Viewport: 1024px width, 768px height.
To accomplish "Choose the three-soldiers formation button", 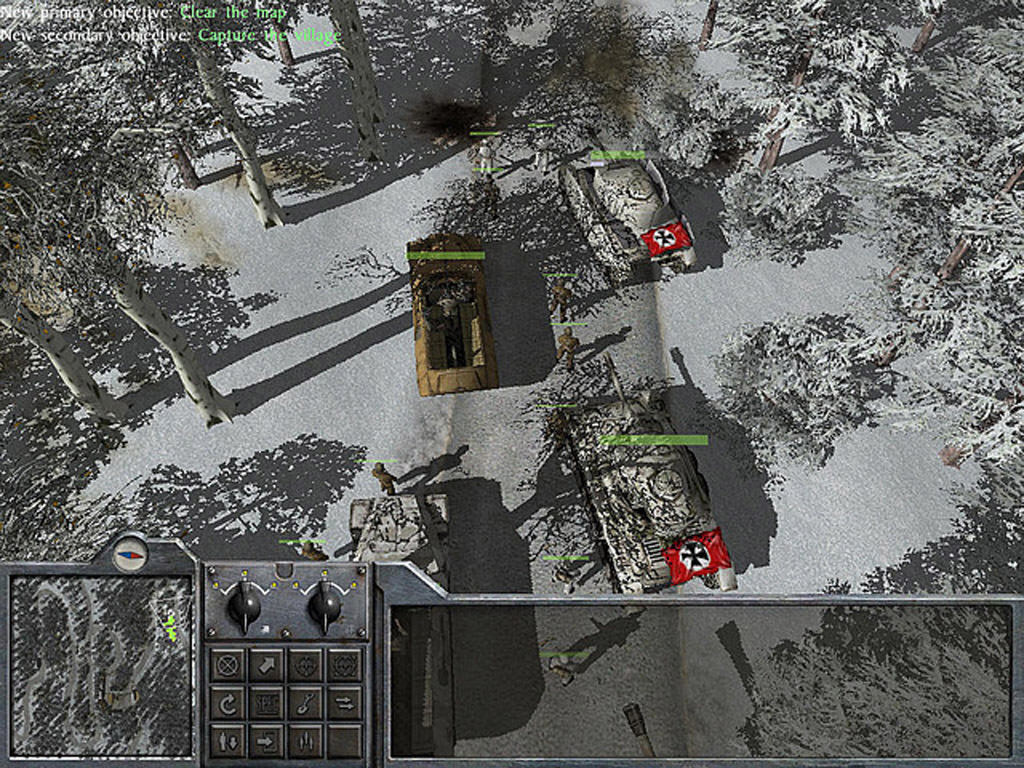I will 306,741.
